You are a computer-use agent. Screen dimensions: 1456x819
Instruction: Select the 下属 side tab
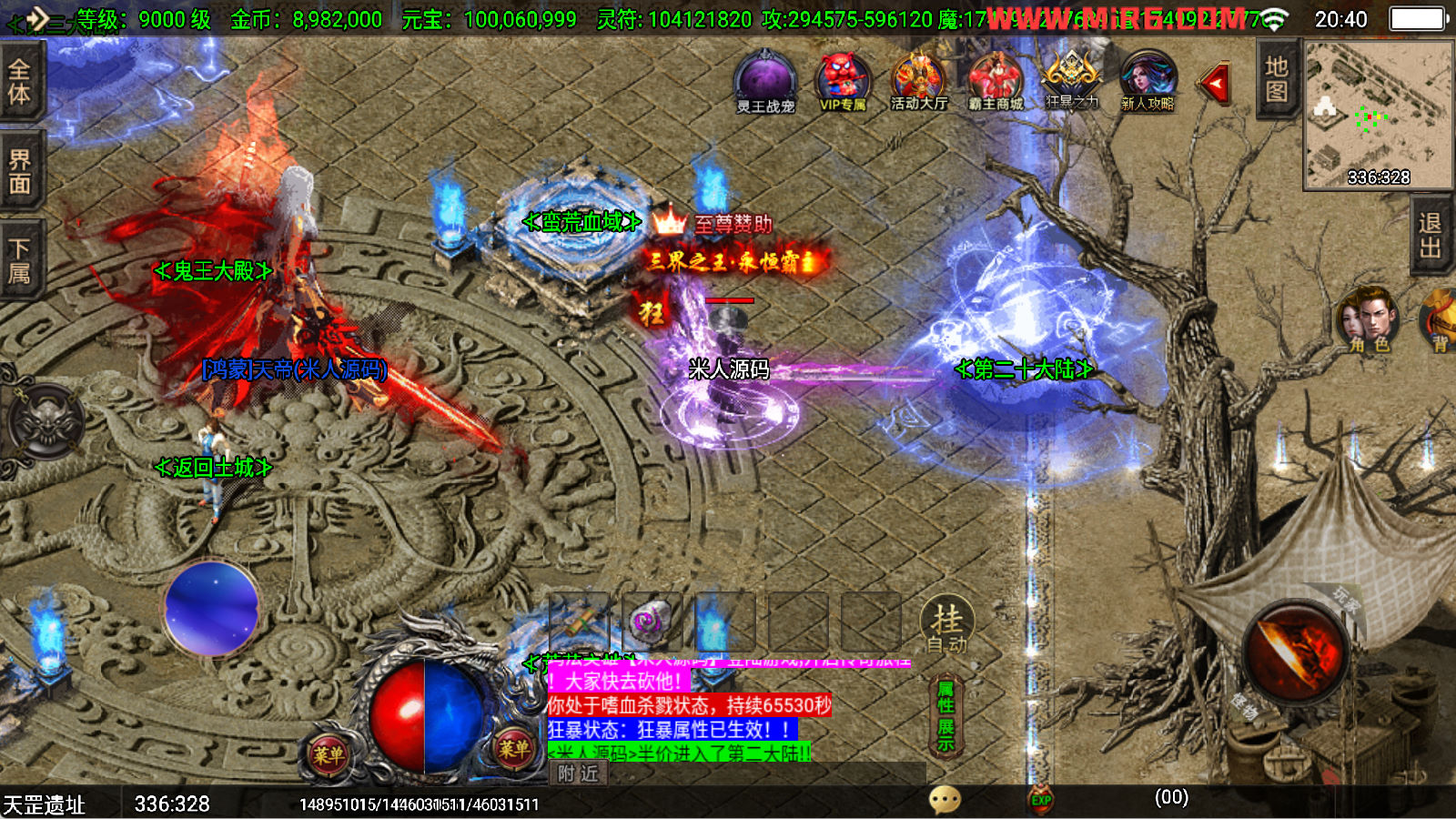pos(20,261)
